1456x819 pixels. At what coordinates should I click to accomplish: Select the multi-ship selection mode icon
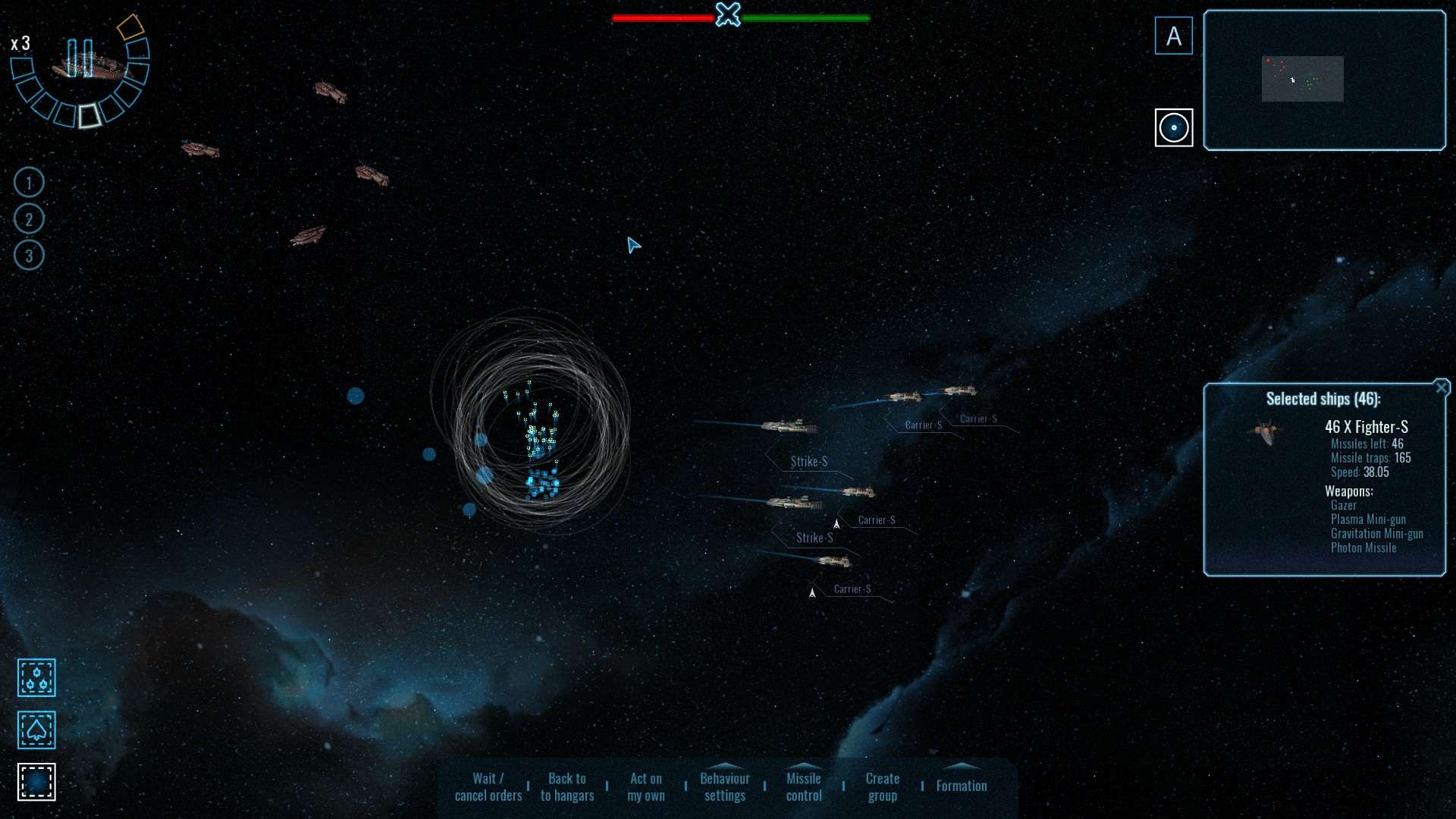37,678
